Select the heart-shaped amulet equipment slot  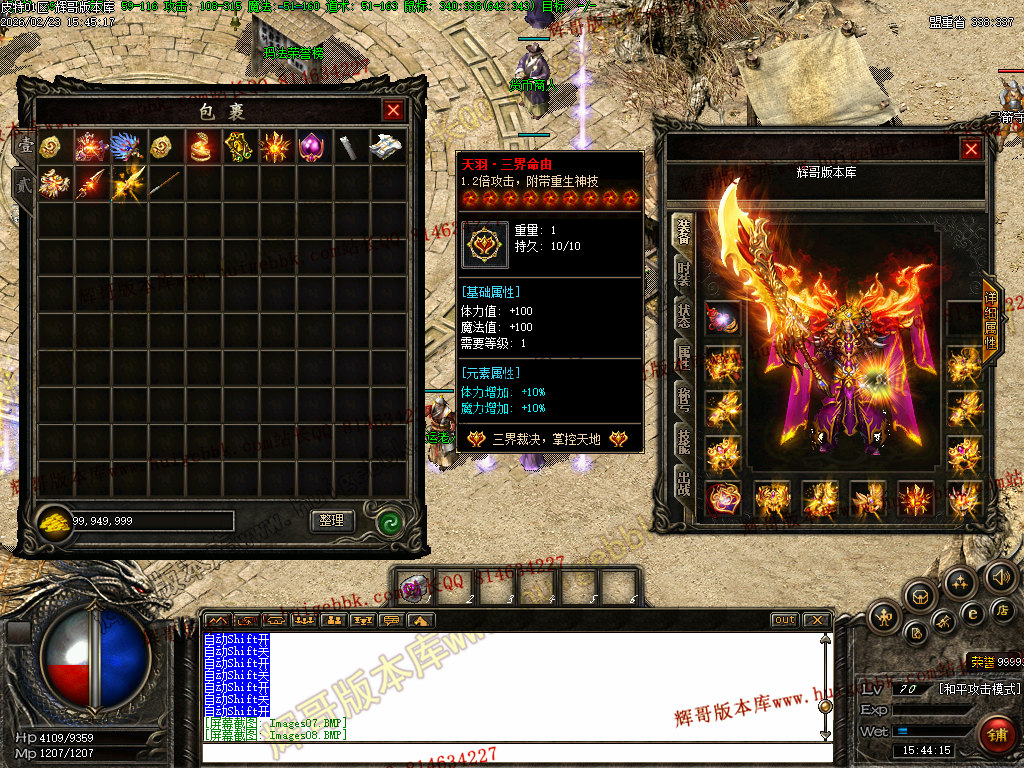pos(723,497)
